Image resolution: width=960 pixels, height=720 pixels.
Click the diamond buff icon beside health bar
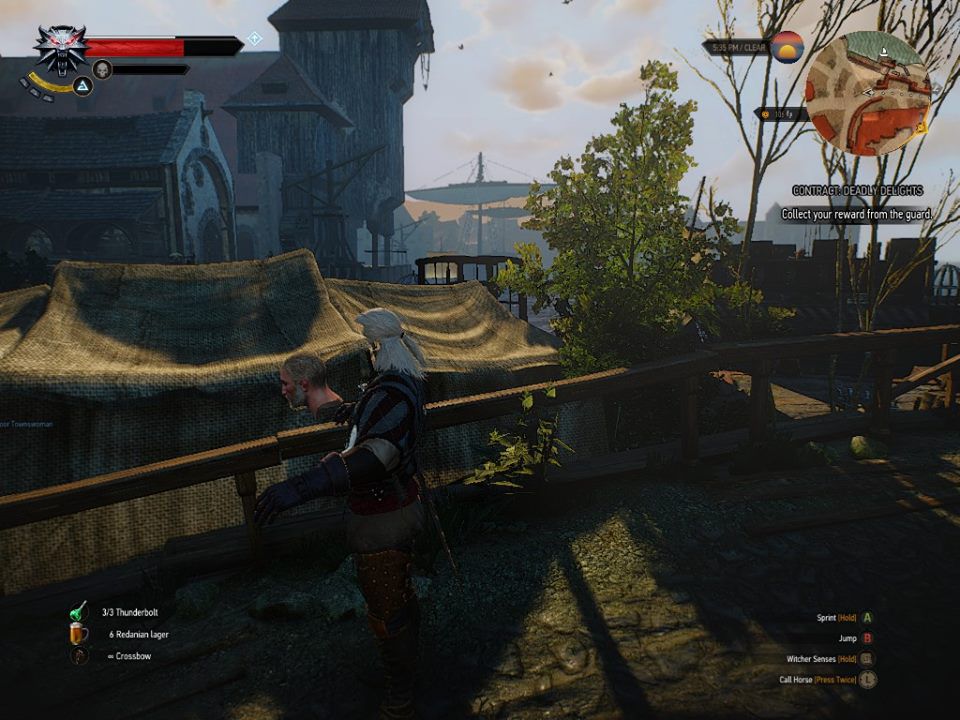tap(254, 38)
